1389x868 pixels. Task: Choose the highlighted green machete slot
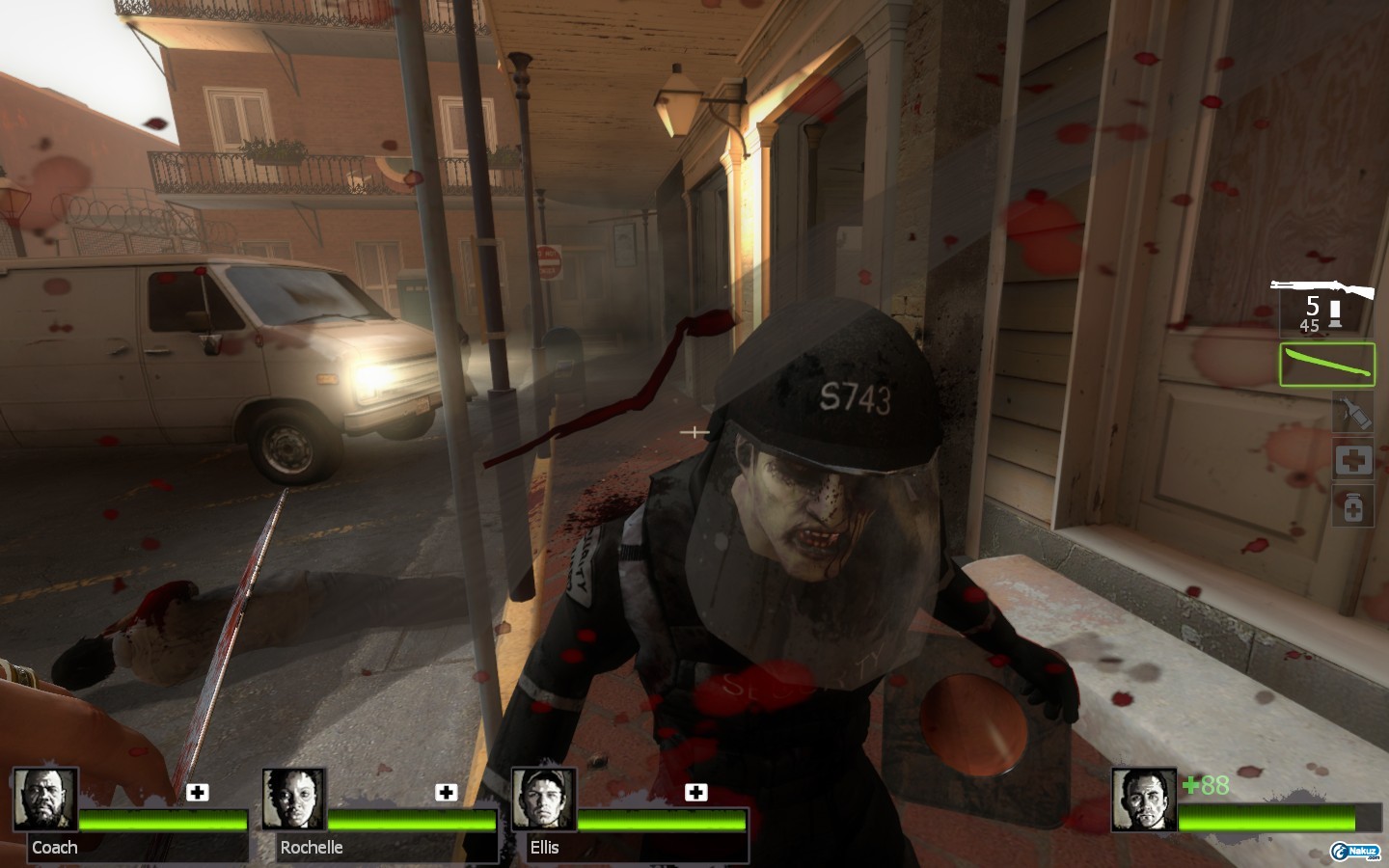pos(1326,365)
